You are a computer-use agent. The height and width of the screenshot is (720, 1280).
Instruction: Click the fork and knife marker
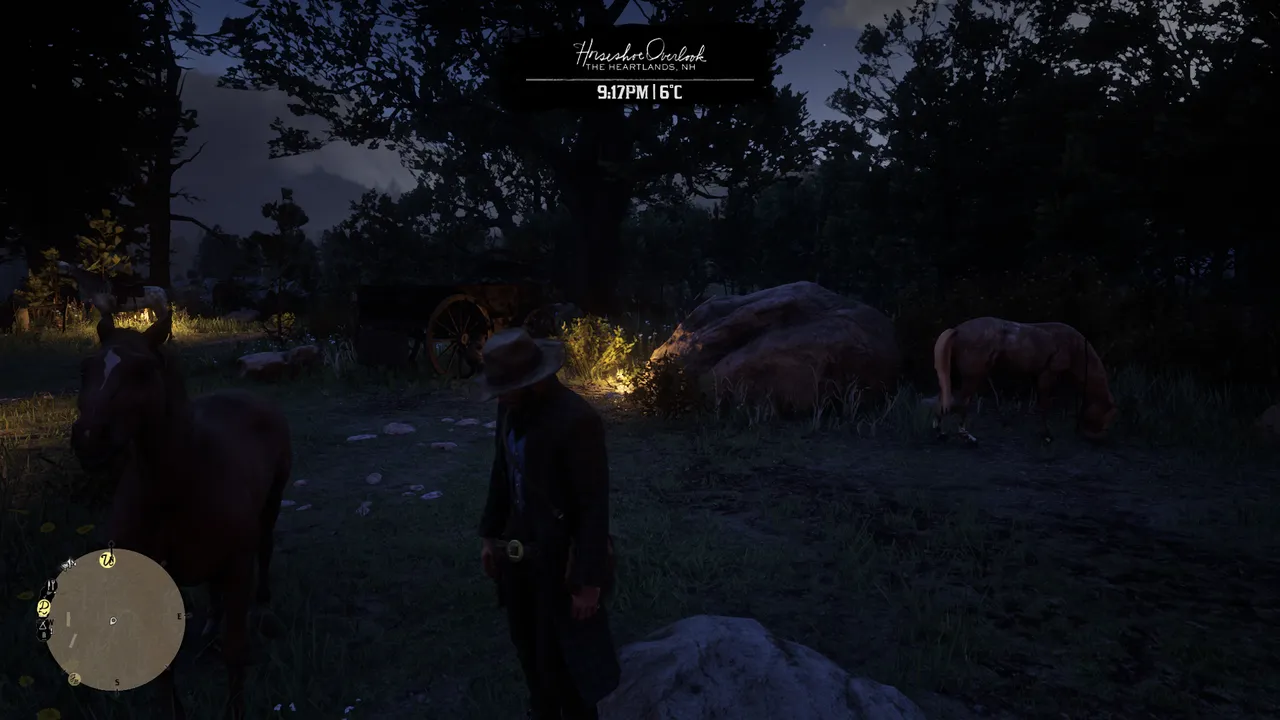(x=51, y=585)
